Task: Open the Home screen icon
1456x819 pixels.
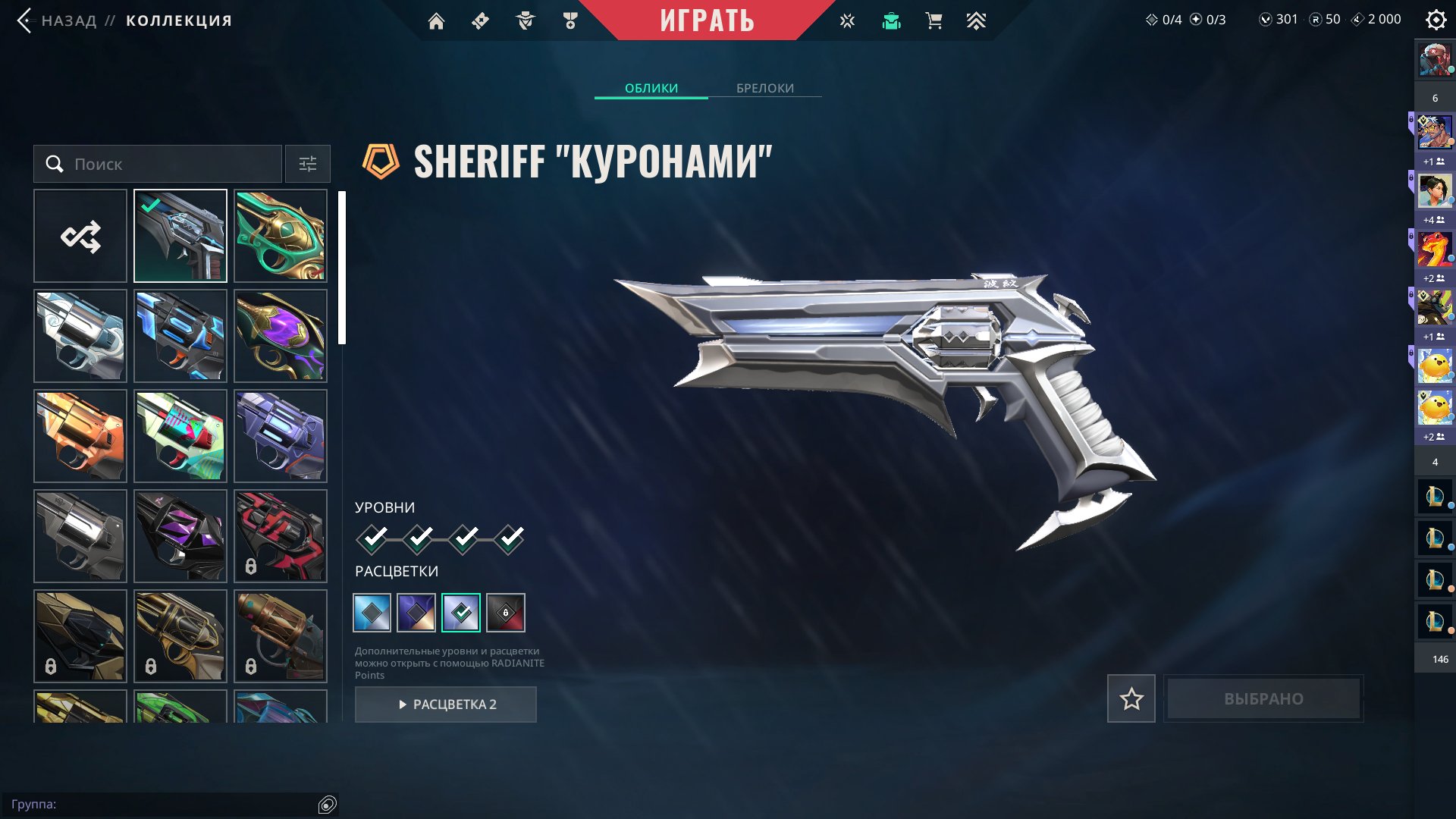Action: point(437,20)
